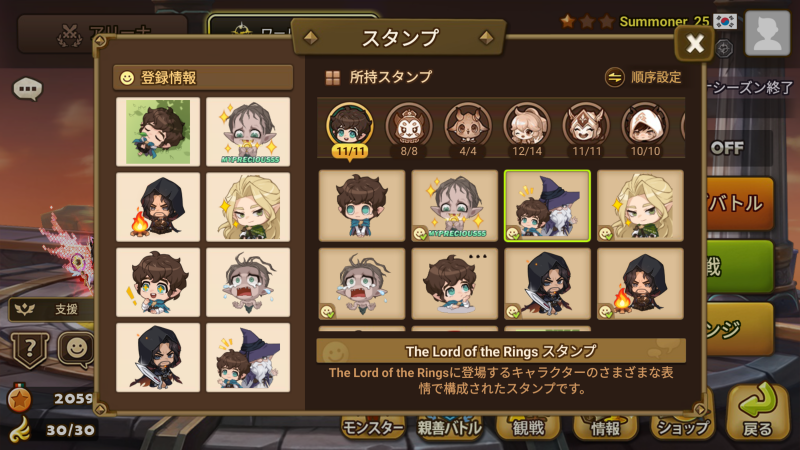Switch to the 8/8 stamp set tab

(409, 130)
